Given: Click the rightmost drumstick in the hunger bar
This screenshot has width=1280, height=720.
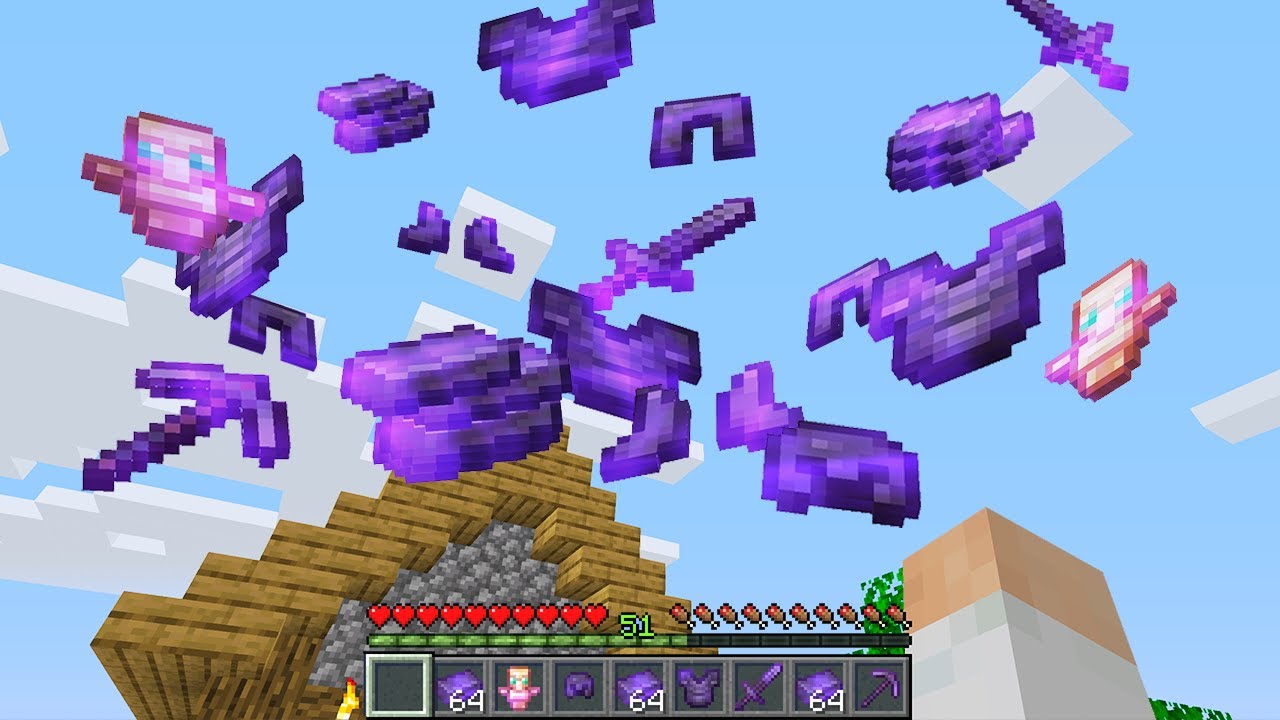Looking at the screenshot, I should pos(897,616).
